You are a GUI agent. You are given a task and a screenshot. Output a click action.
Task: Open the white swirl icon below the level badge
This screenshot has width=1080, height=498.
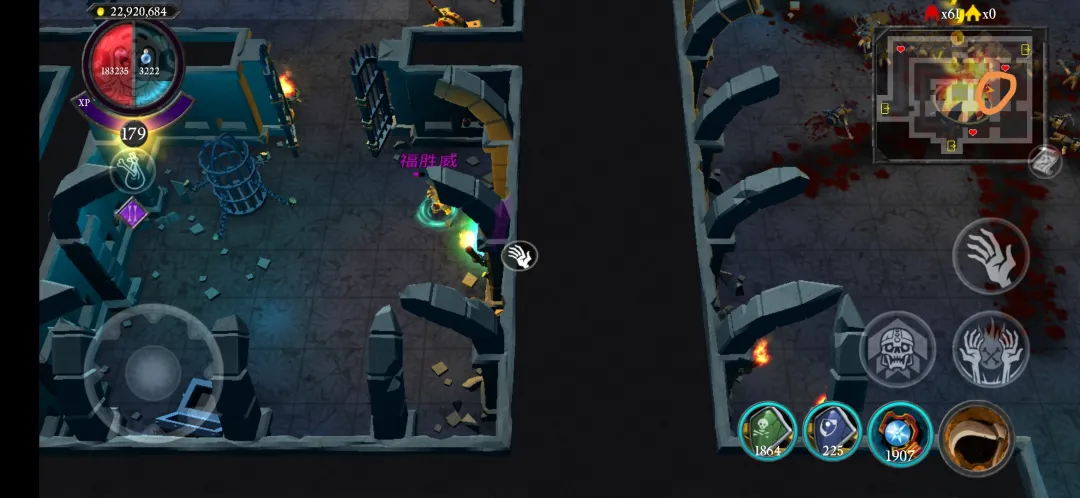[x=133, y=170]
